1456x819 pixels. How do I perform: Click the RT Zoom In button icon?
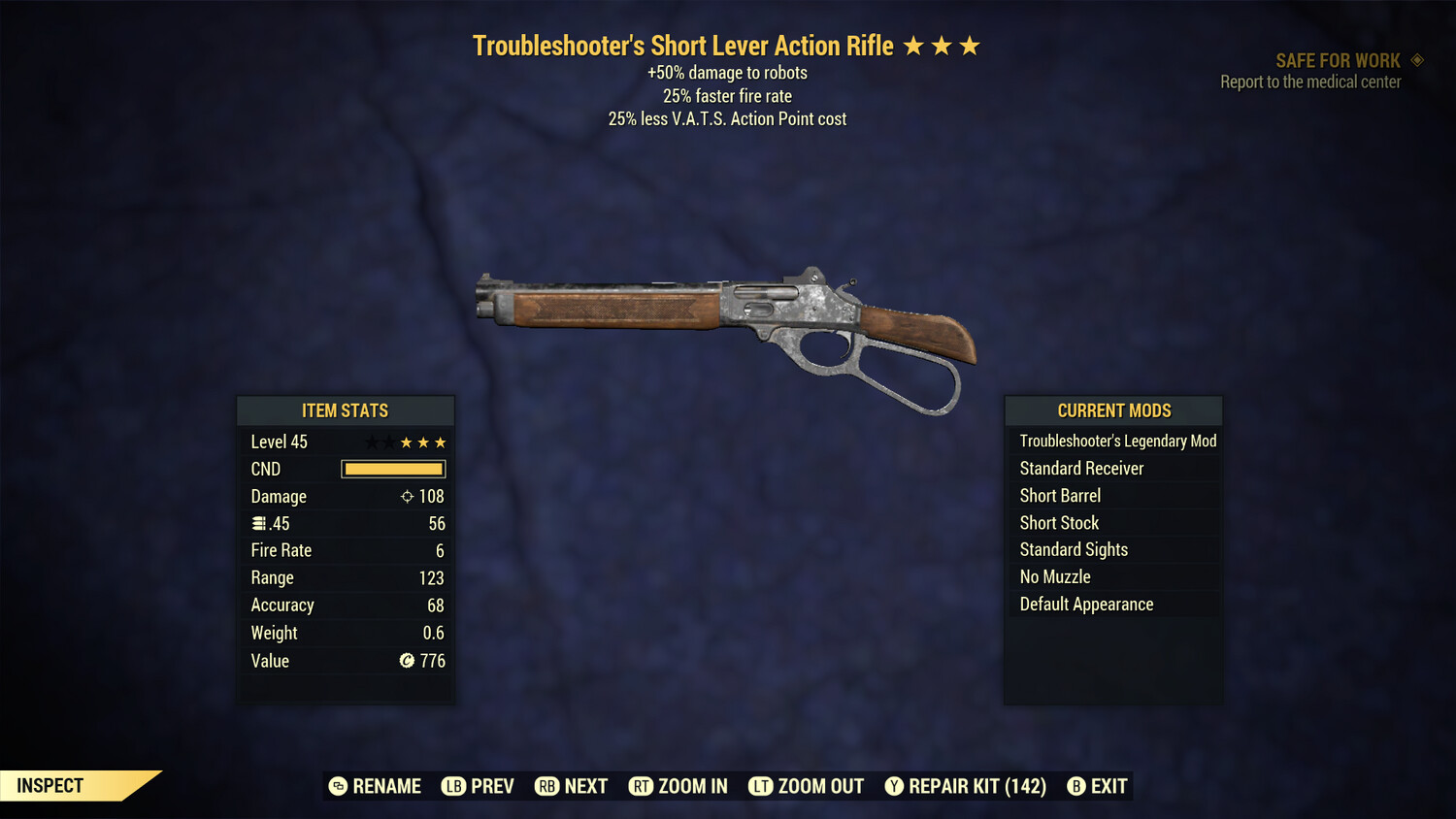pos(642,786)
